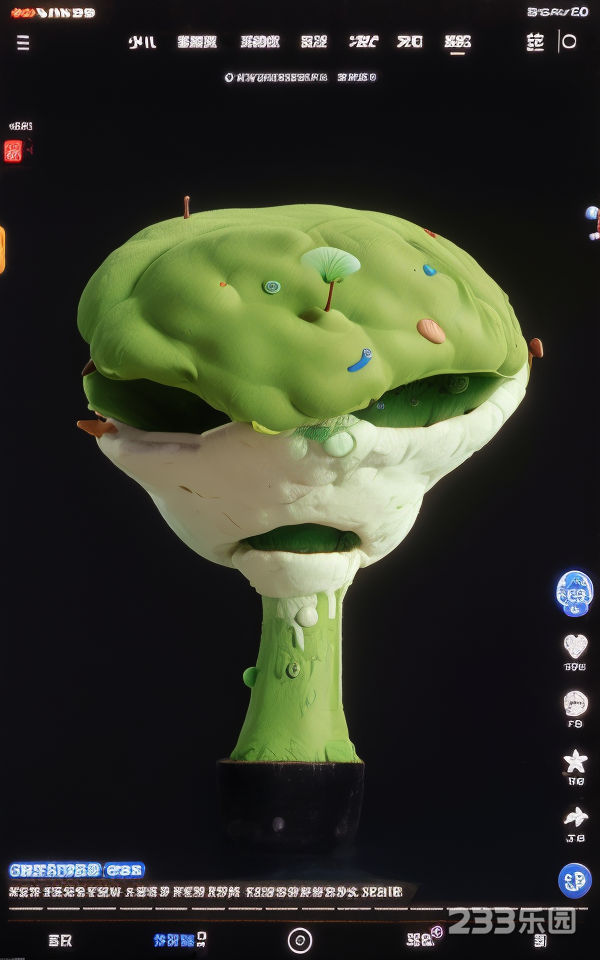Open the blue highlighted bottom navigation tab
Viewport: 600px width, 960px height.
click(176, 940)
